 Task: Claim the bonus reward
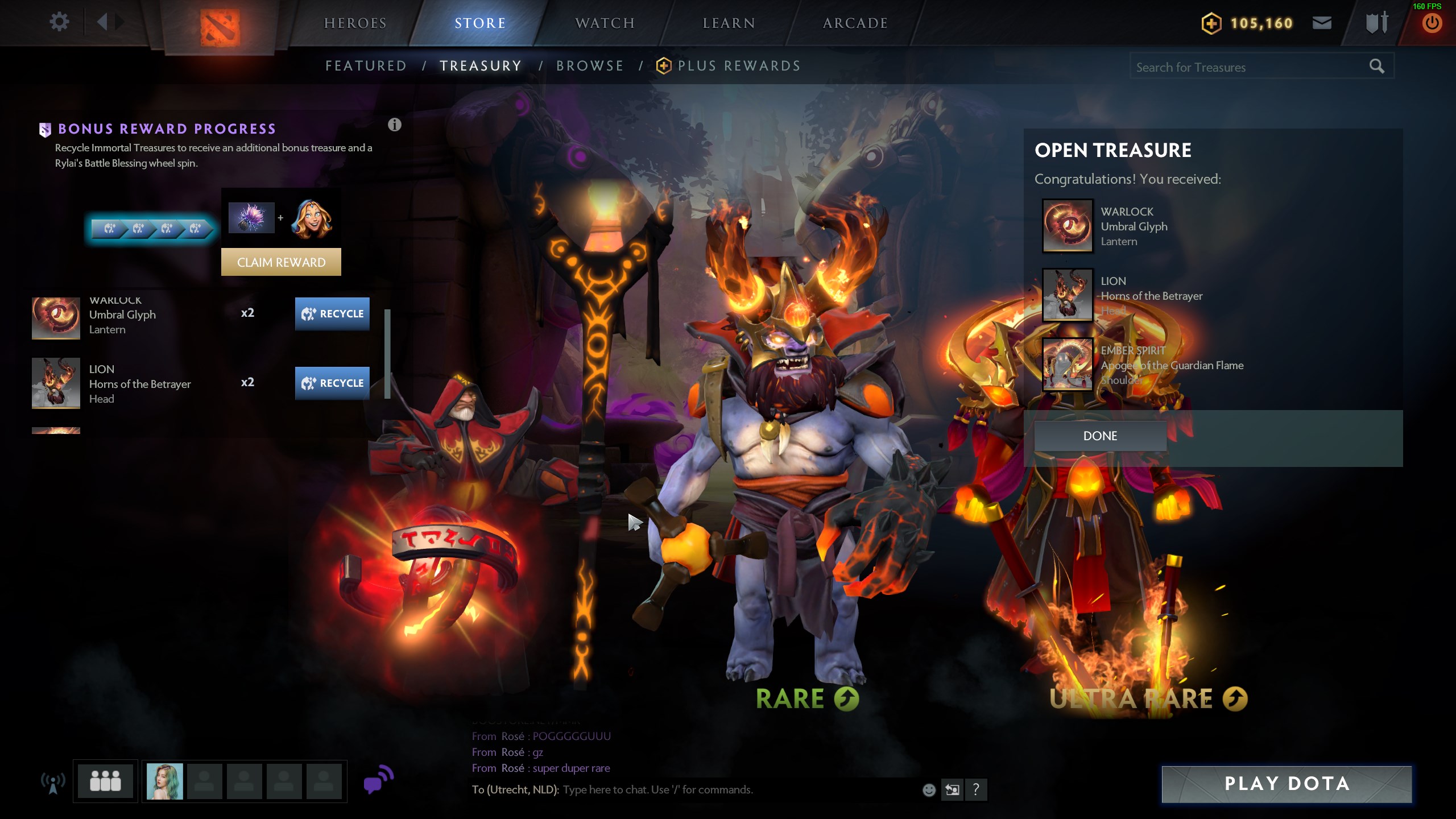[281, 262]
